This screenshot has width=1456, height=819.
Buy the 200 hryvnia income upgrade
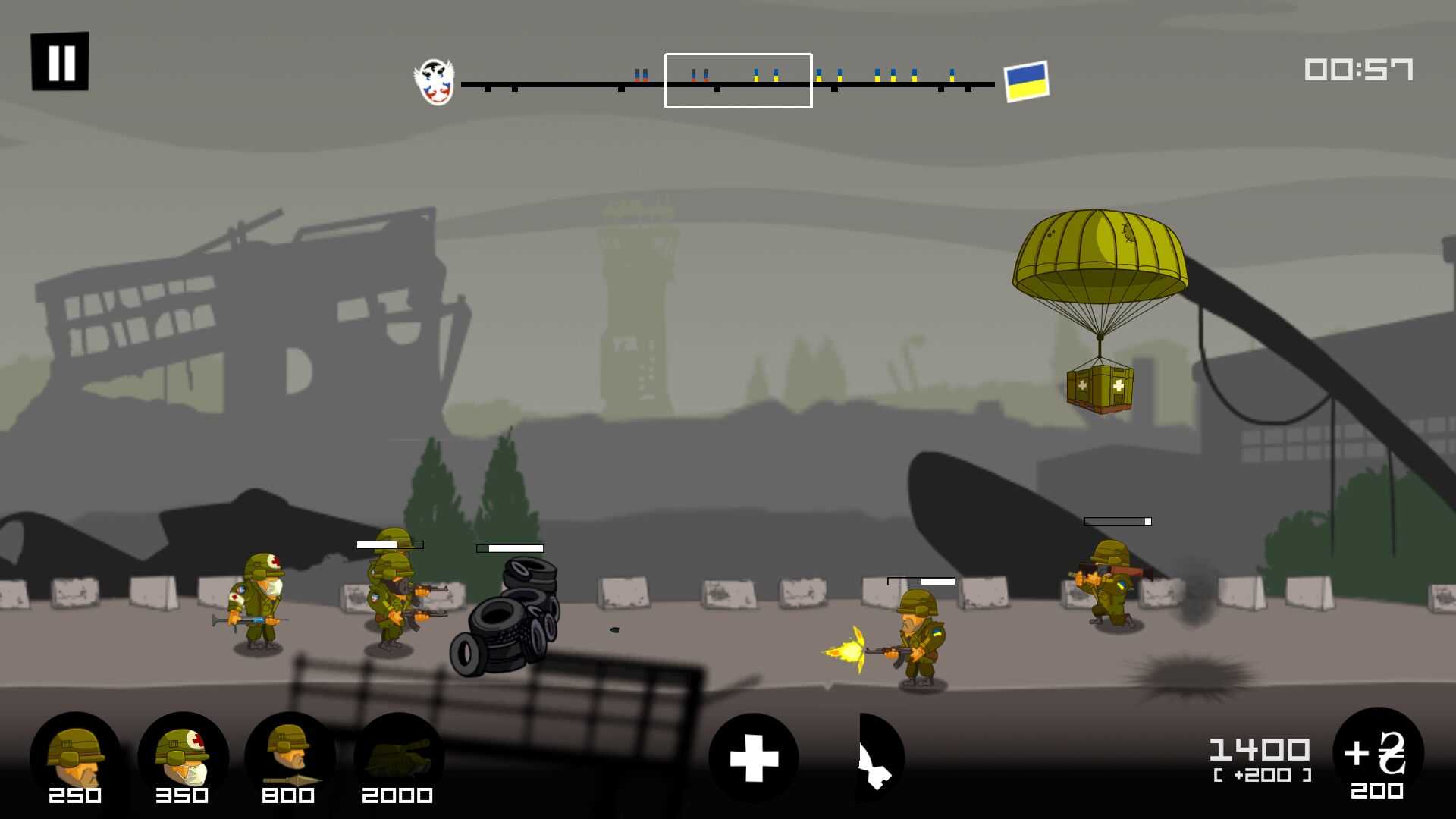(1377, 755)
